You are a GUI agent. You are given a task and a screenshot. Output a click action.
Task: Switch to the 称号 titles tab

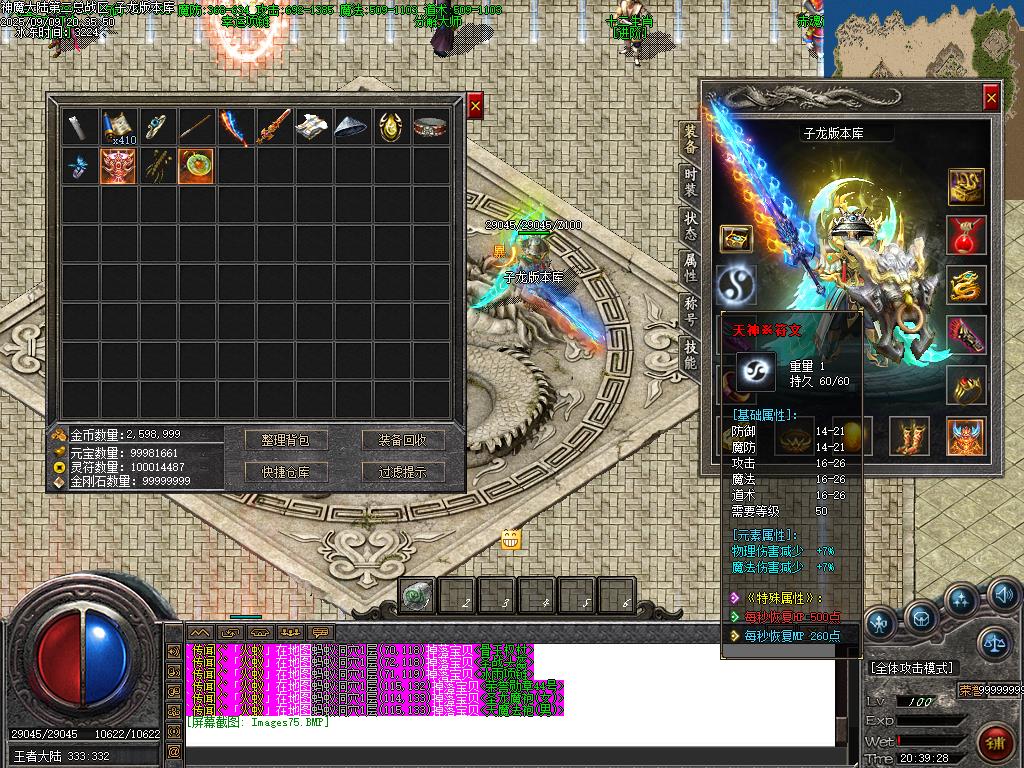(x=690, y=310)
